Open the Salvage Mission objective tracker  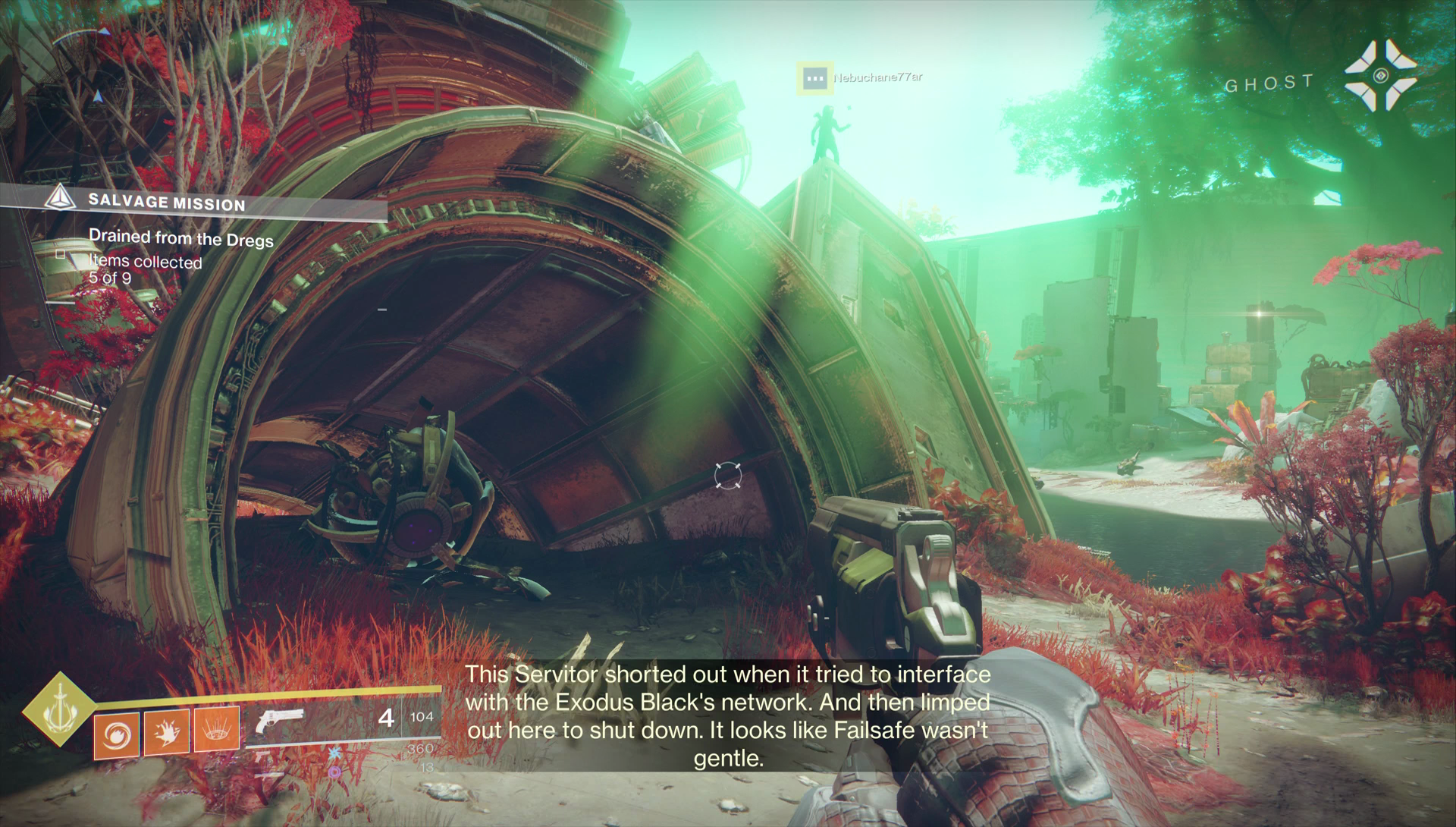click(166, 203)
